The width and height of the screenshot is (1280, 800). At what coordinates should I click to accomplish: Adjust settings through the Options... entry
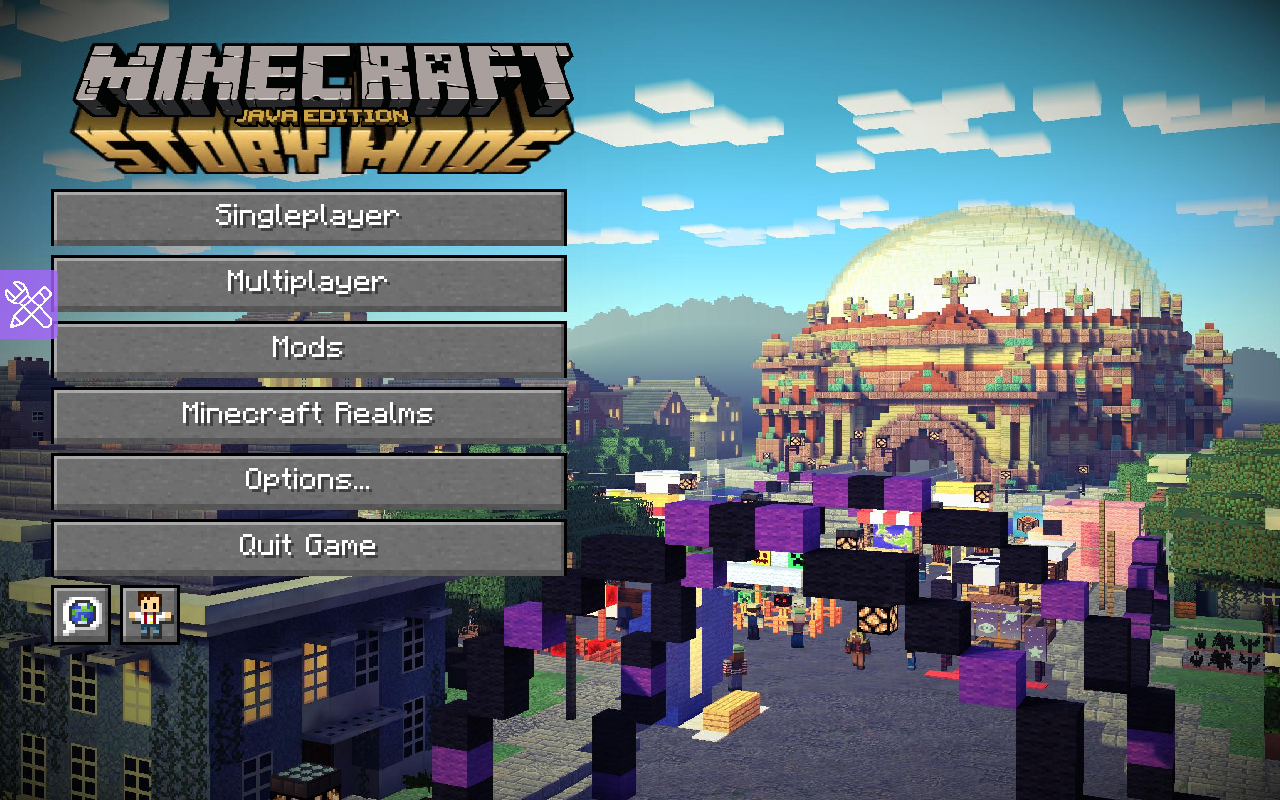point(308,480)
